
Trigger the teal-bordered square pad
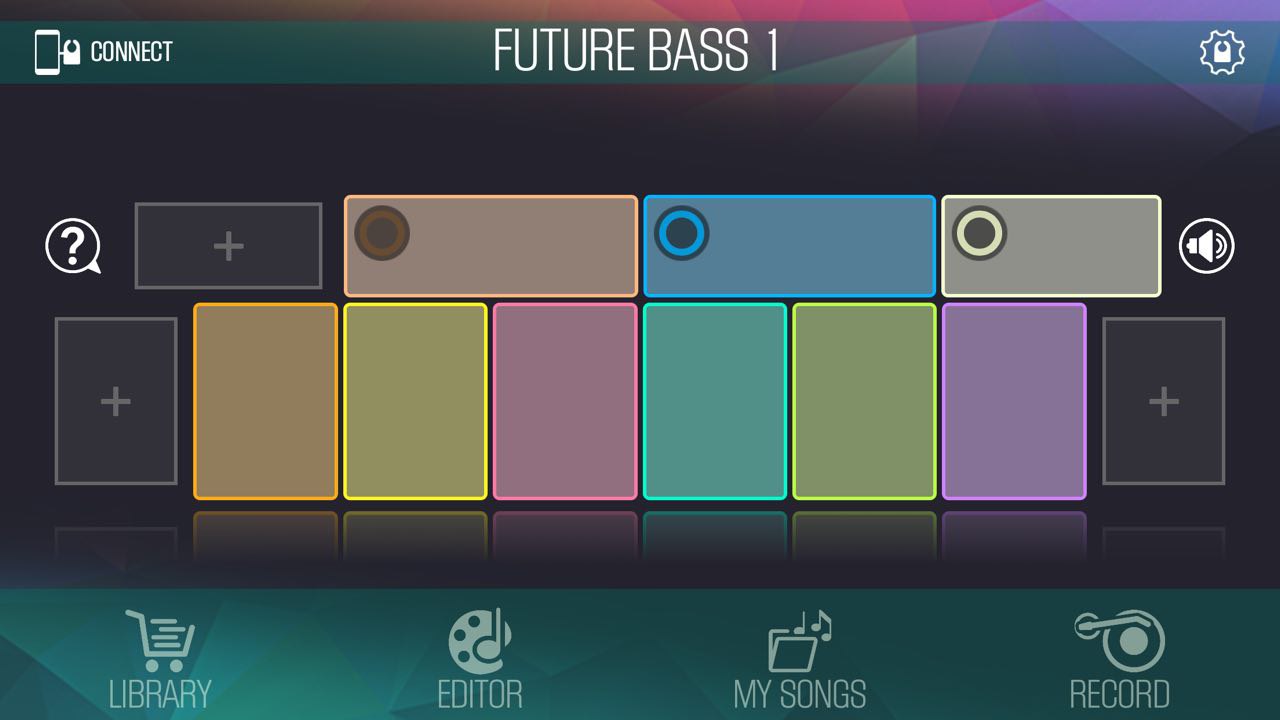pos(715,401)
